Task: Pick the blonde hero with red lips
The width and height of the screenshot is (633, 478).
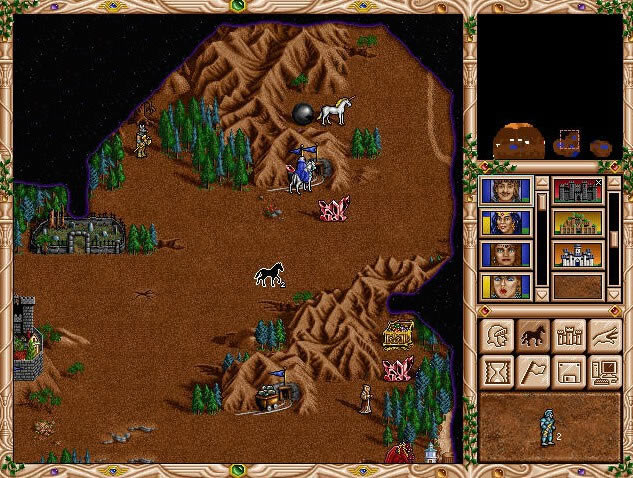Action: (506, 287)
